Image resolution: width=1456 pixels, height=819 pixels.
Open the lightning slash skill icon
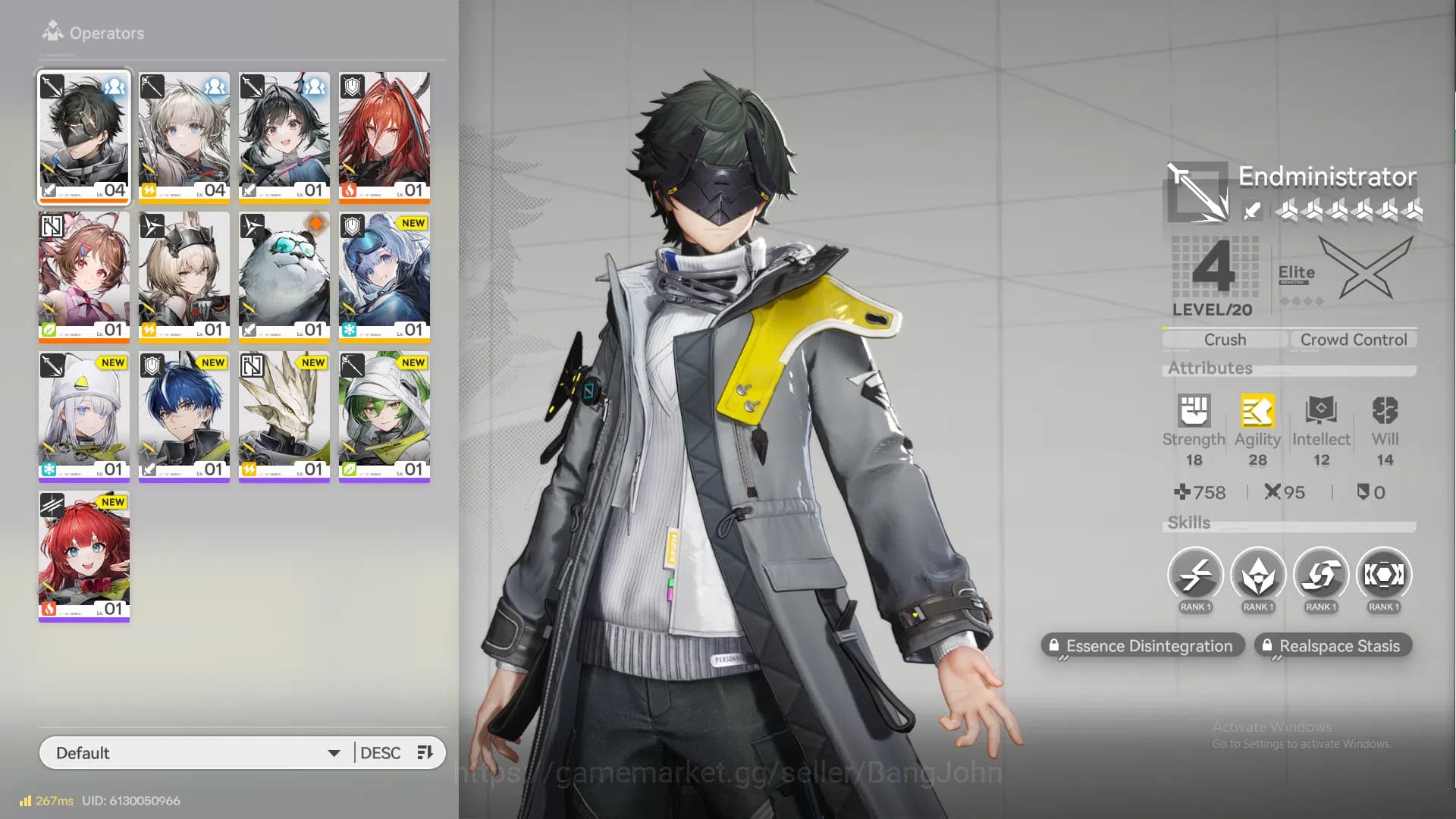pos(1195,576)
